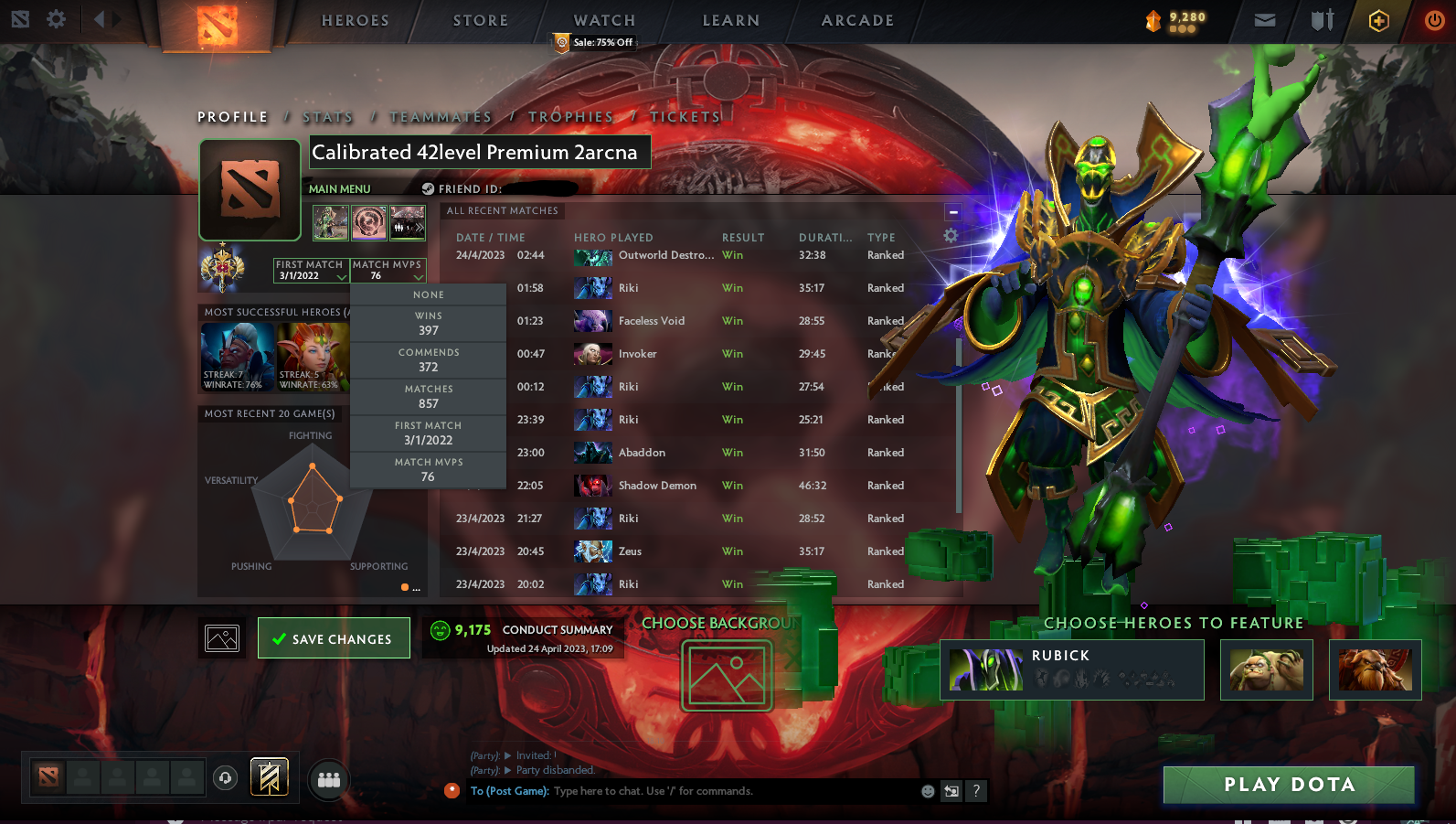The height and width of the screenshot is (824, 1456).
Task: Open the MATCH MVPS dropdown
Action: click(x=388, y=270)
